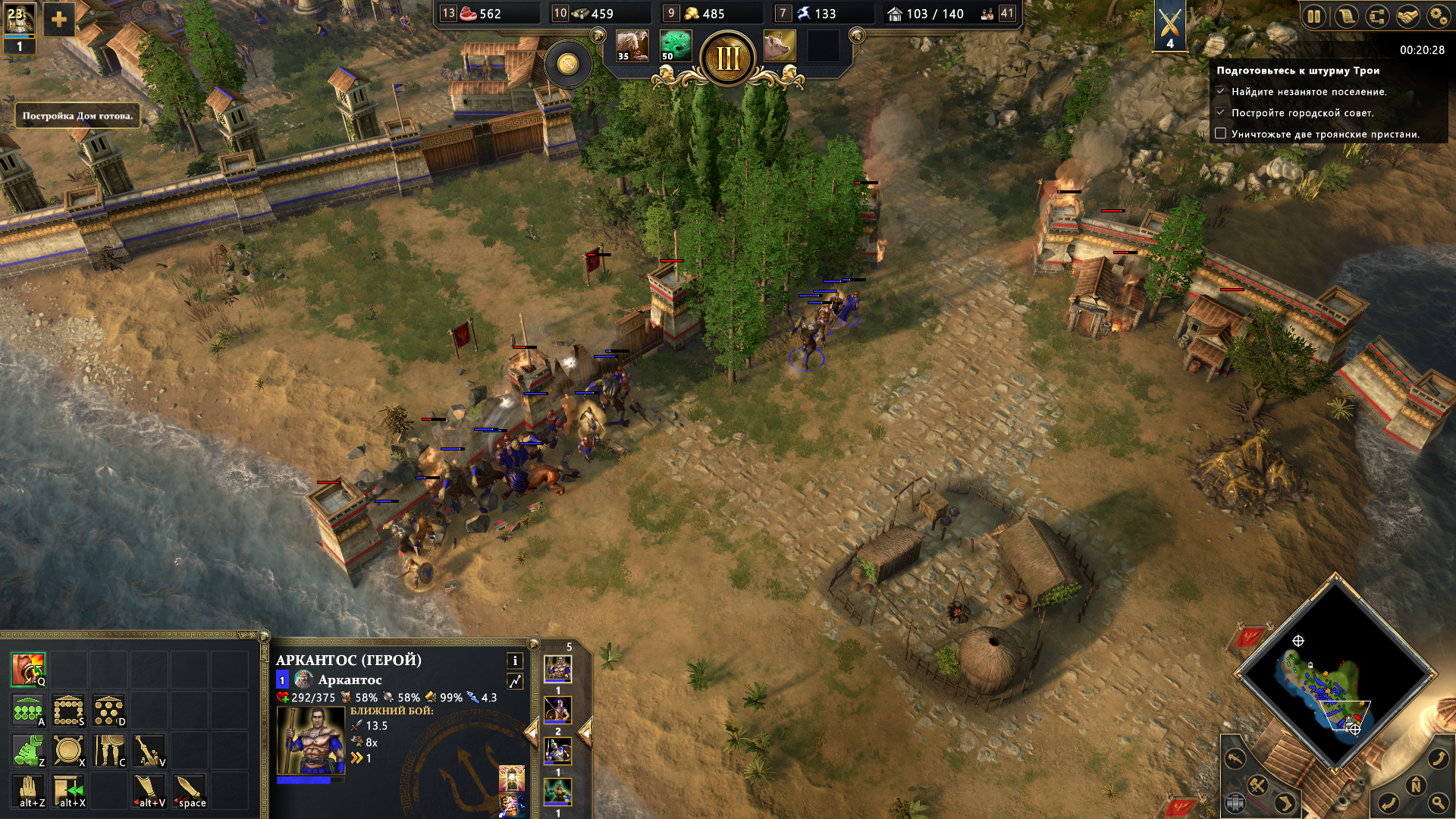1456x819 pixels.
Task: Open the tech tree button
Action: click(x=1377, y=16)
